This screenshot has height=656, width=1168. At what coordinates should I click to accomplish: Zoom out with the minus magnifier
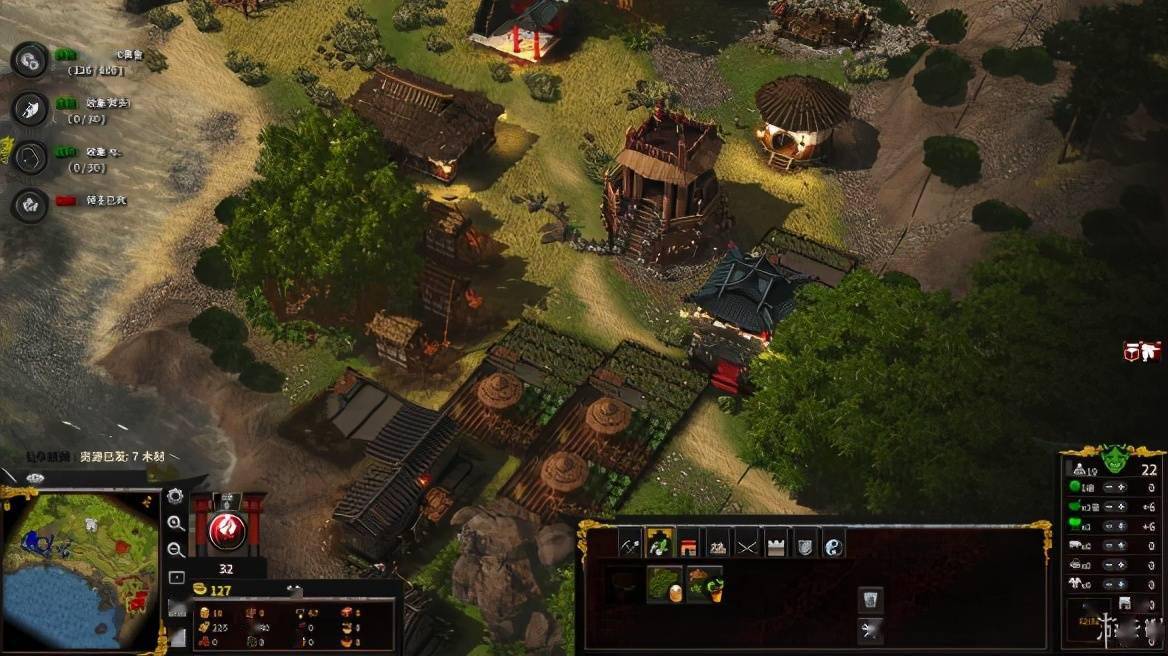click(175, 549)
